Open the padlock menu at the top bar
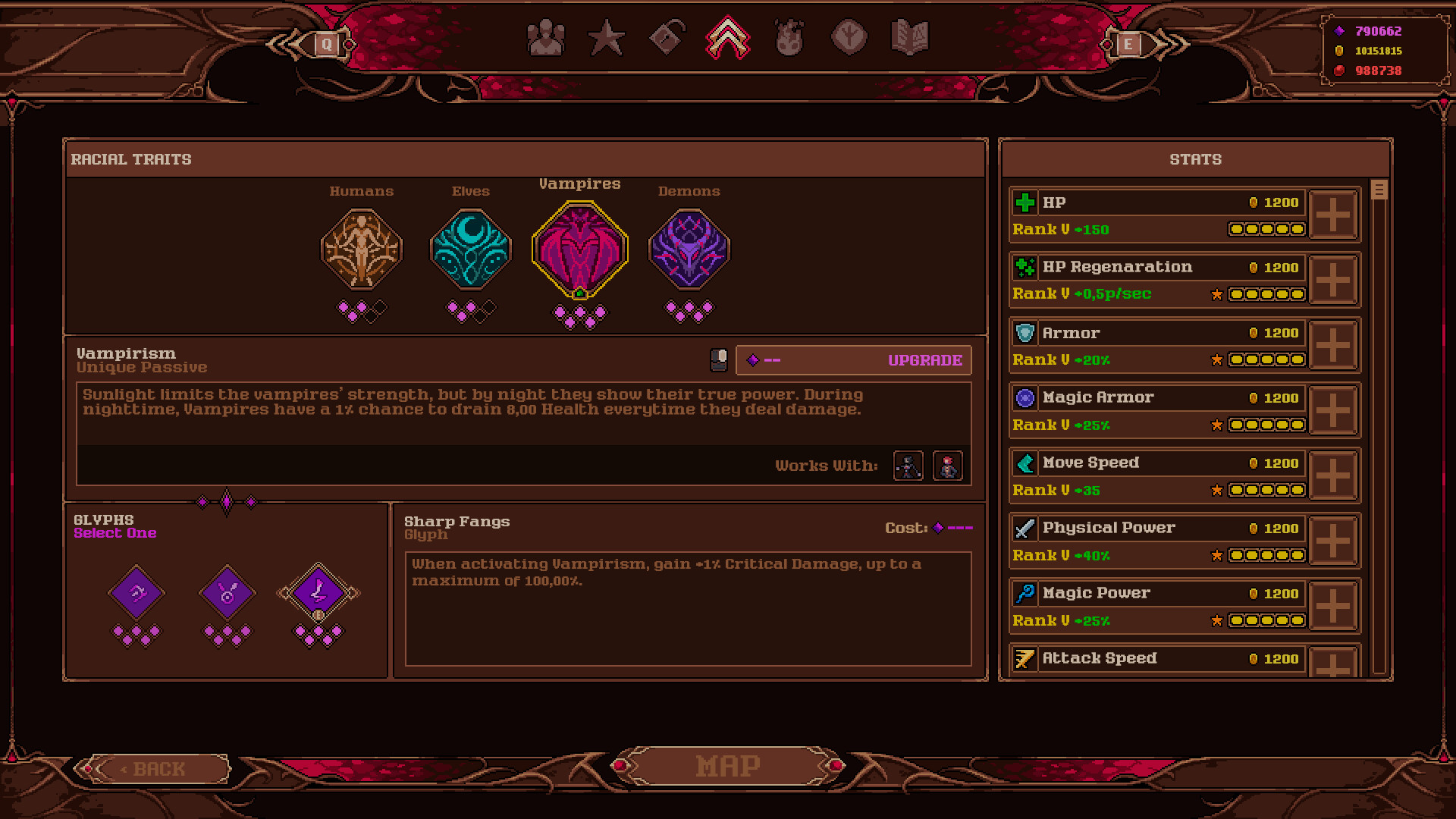 click(x=665, y=37)
